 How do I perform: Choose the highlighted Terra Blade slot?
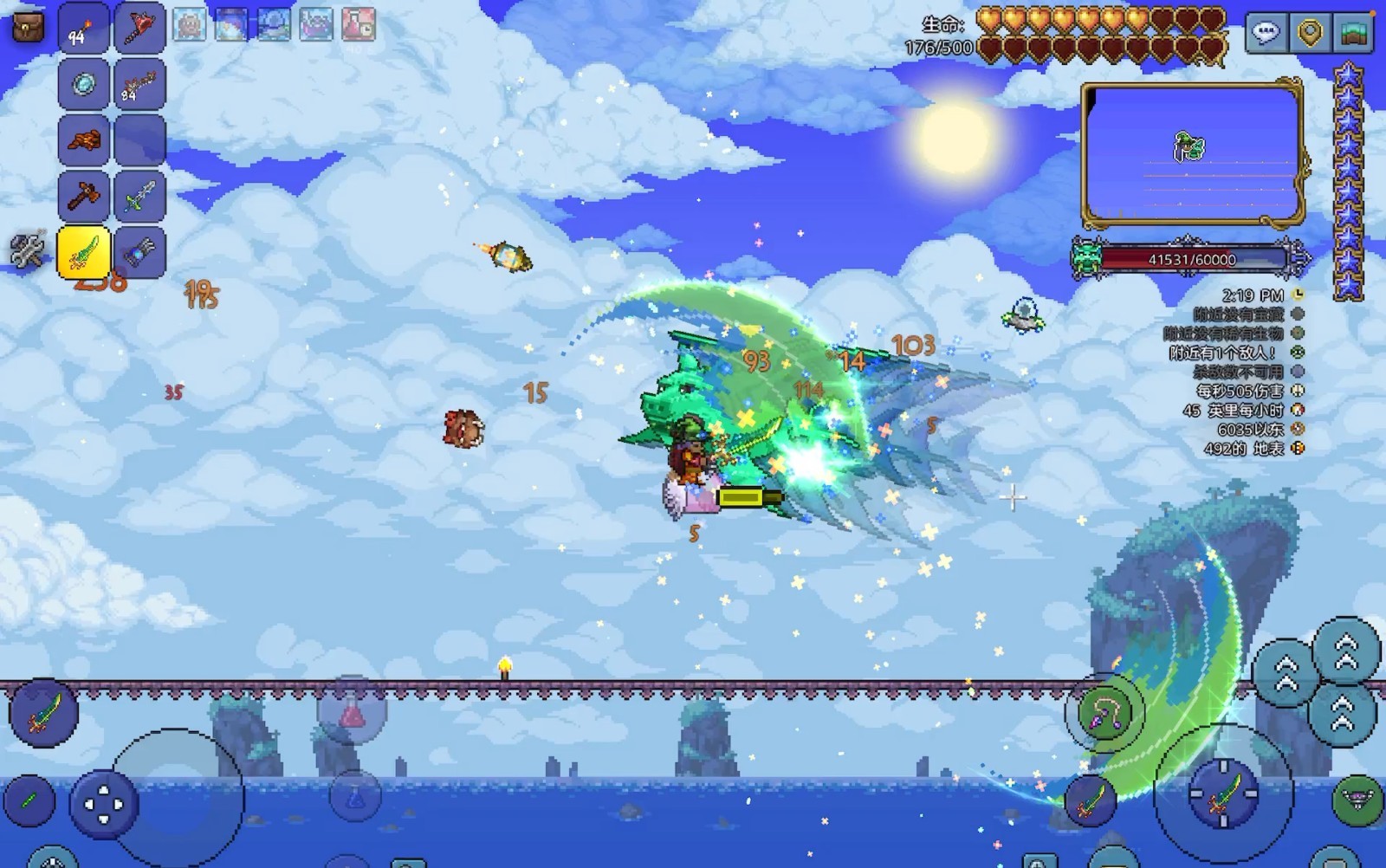click(84, 252)
